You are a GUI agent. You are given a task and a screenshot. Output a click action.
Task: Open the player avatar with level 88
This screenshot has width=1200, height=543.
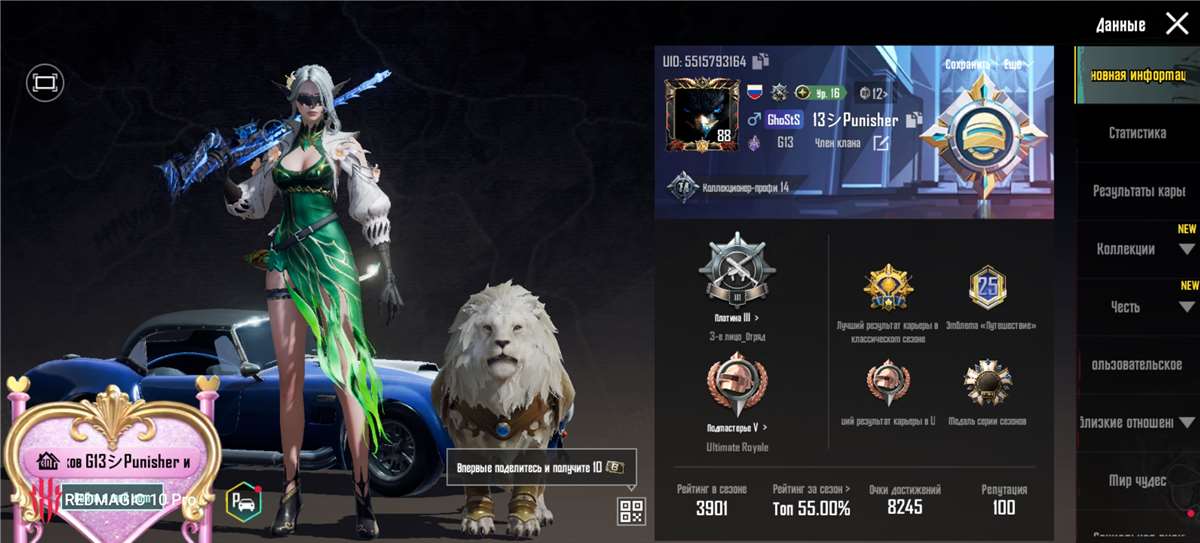702,117
